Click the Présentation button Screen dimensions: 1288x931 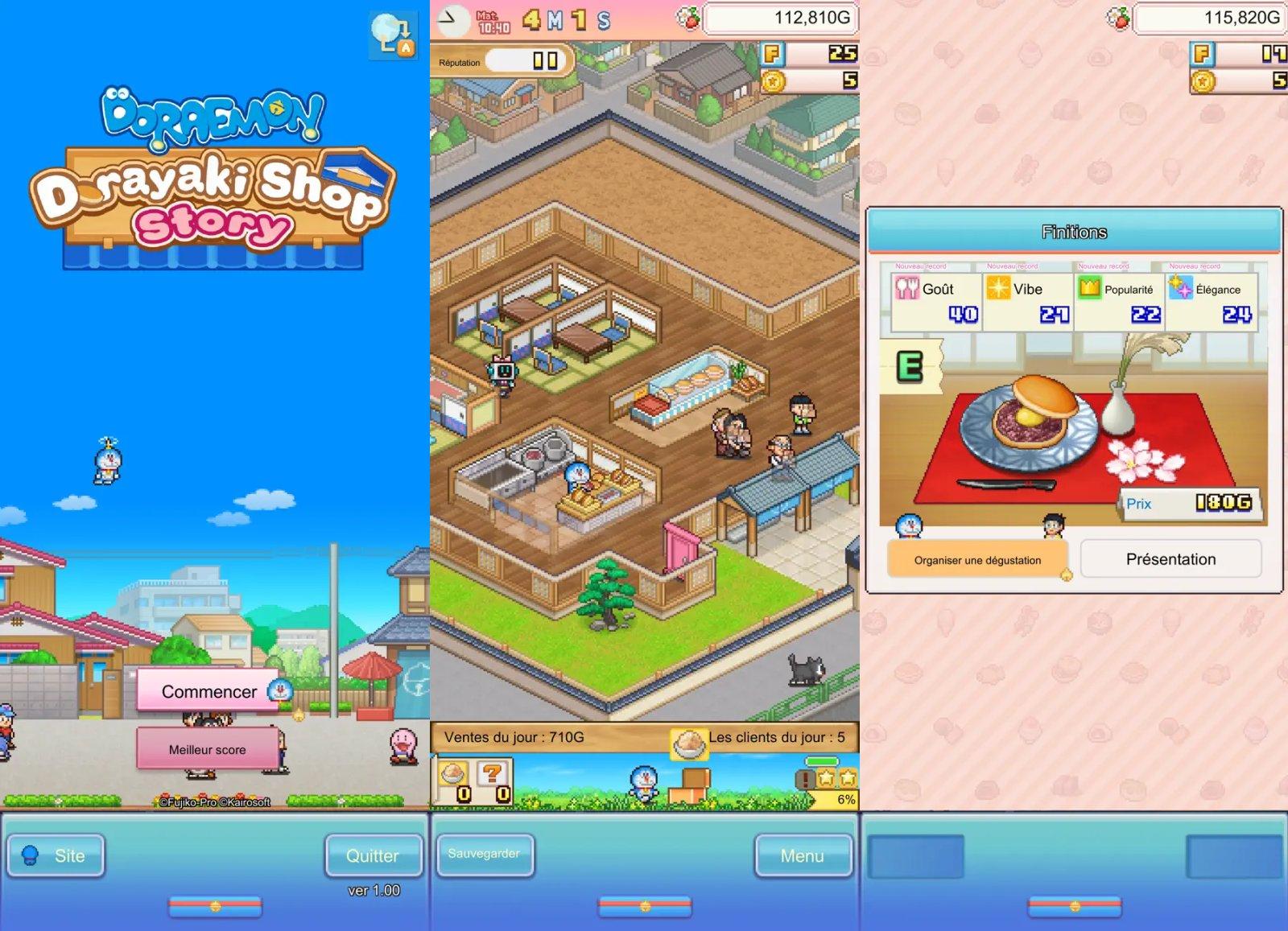click(x=1171, y=558)
